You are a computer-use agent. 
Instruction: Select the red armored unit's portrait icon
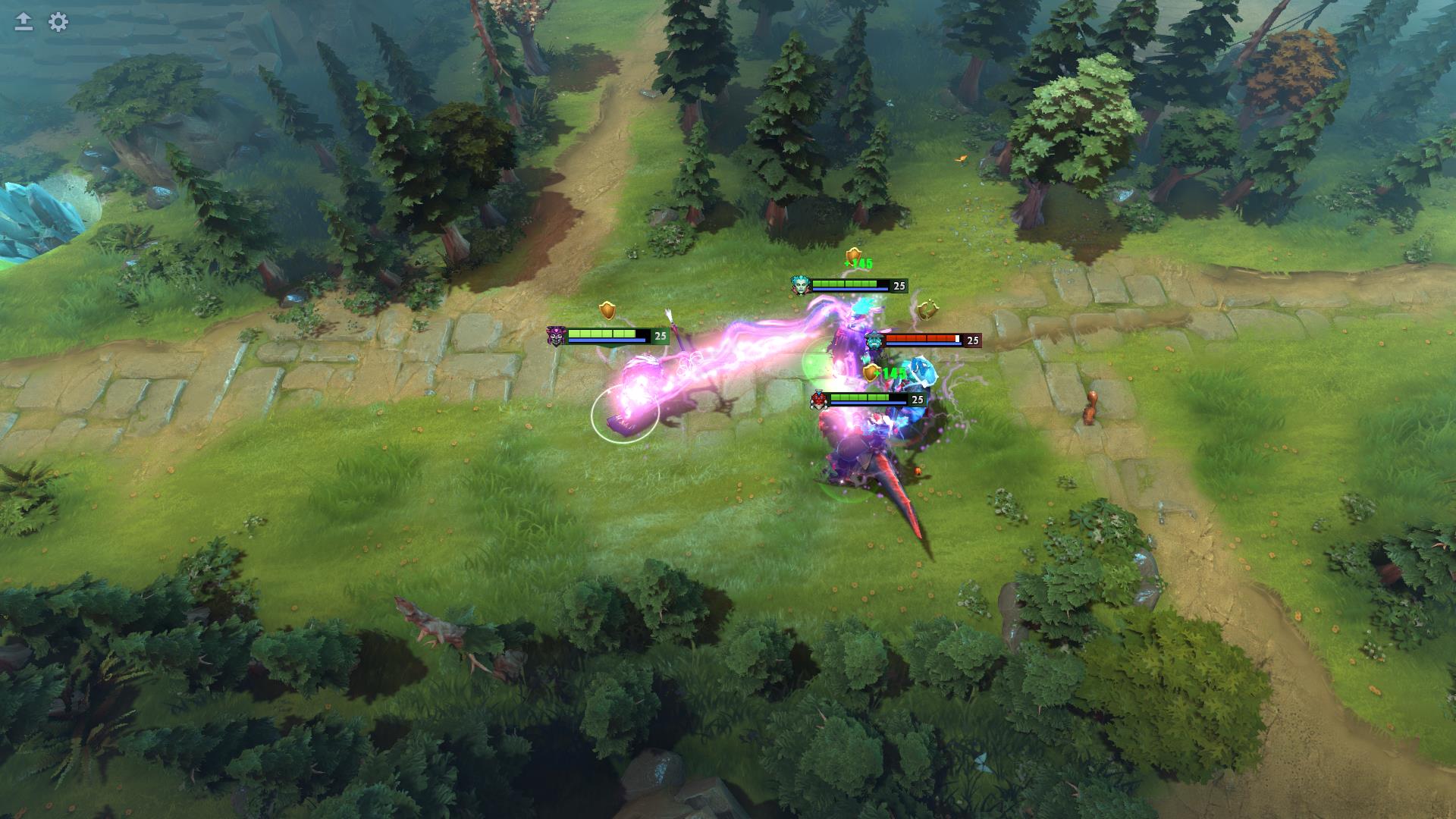tap(818, 401)
